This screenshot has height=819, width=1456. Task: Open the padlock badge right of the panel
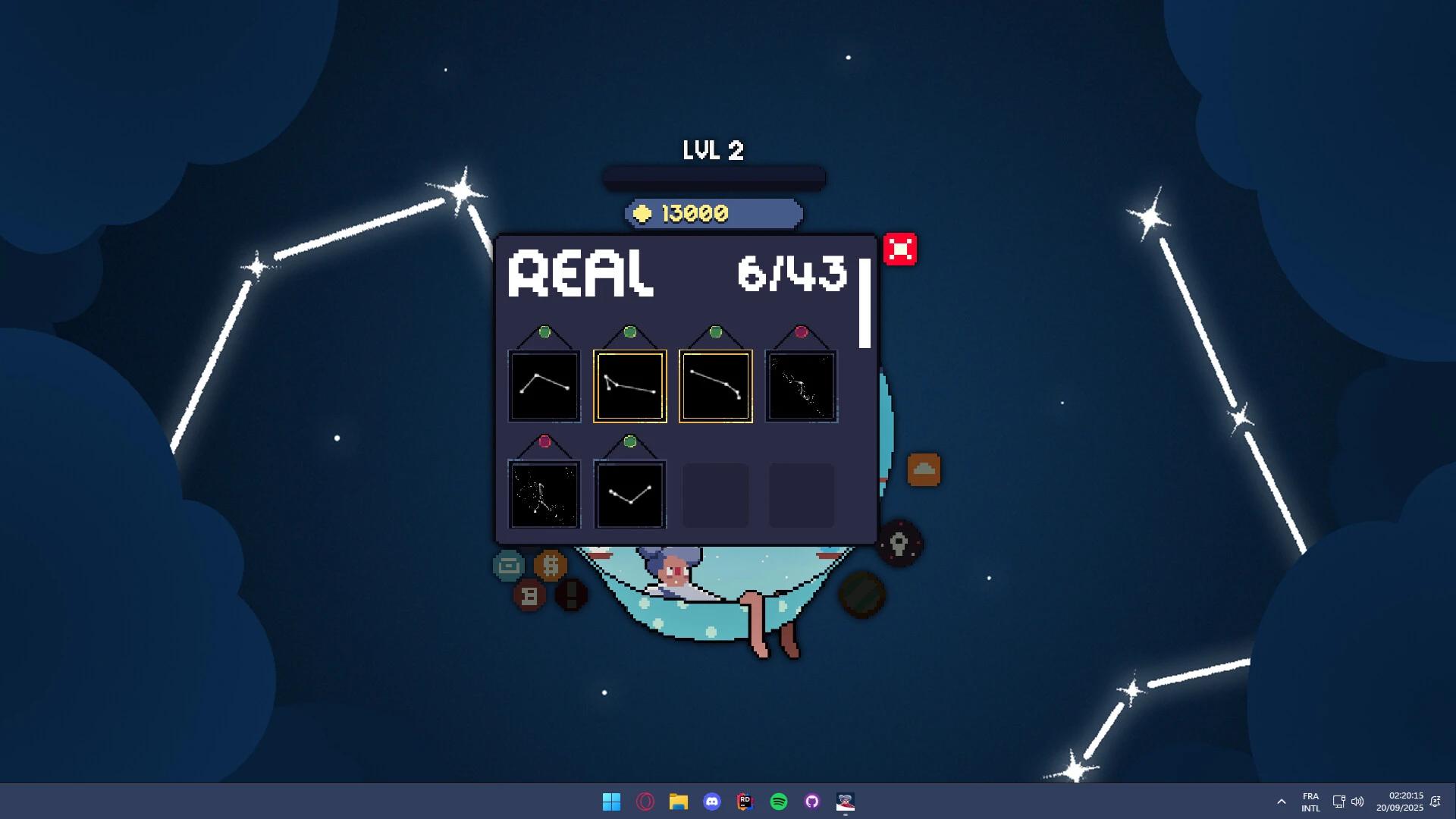(x=899, y=544)
